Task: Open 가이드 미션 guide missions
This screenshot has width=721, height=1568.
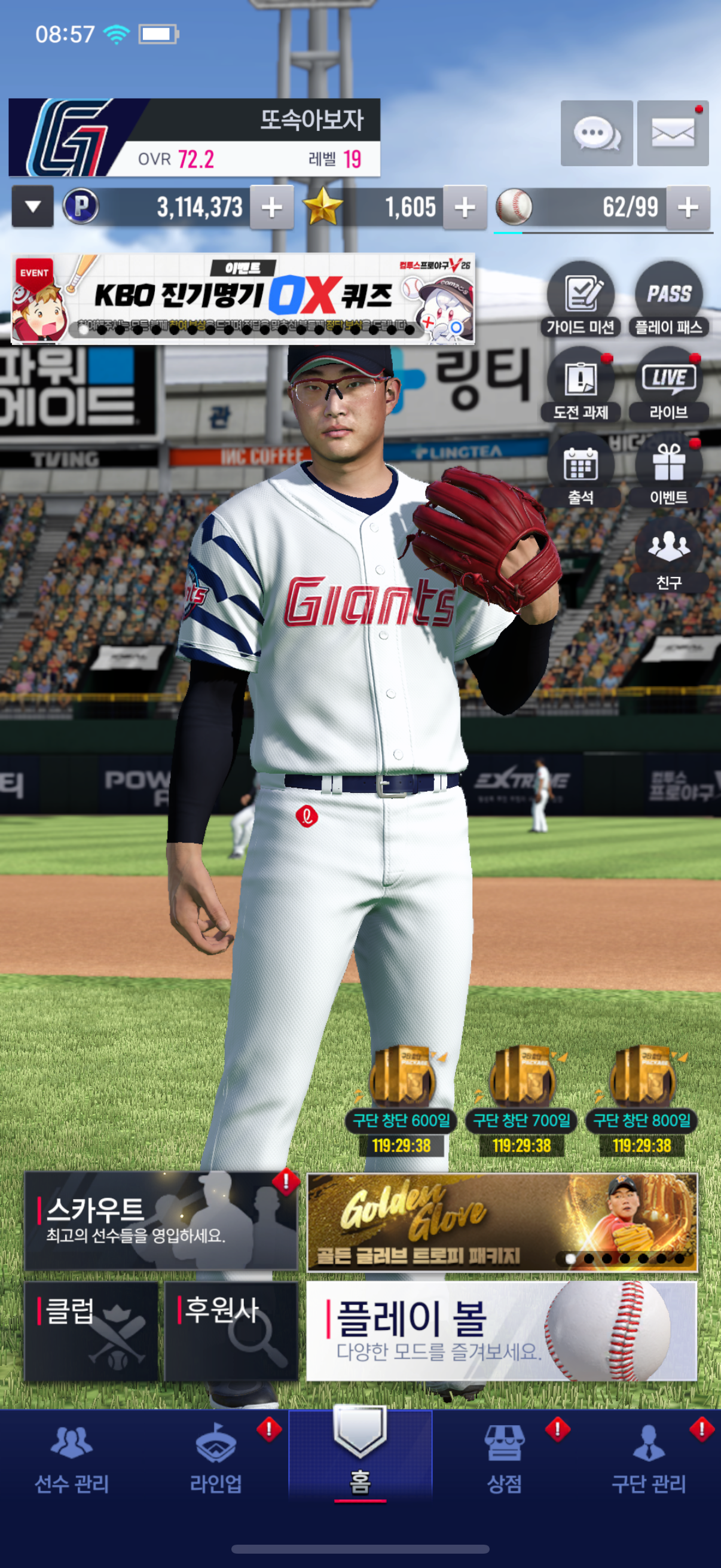Action: [581, 300]
